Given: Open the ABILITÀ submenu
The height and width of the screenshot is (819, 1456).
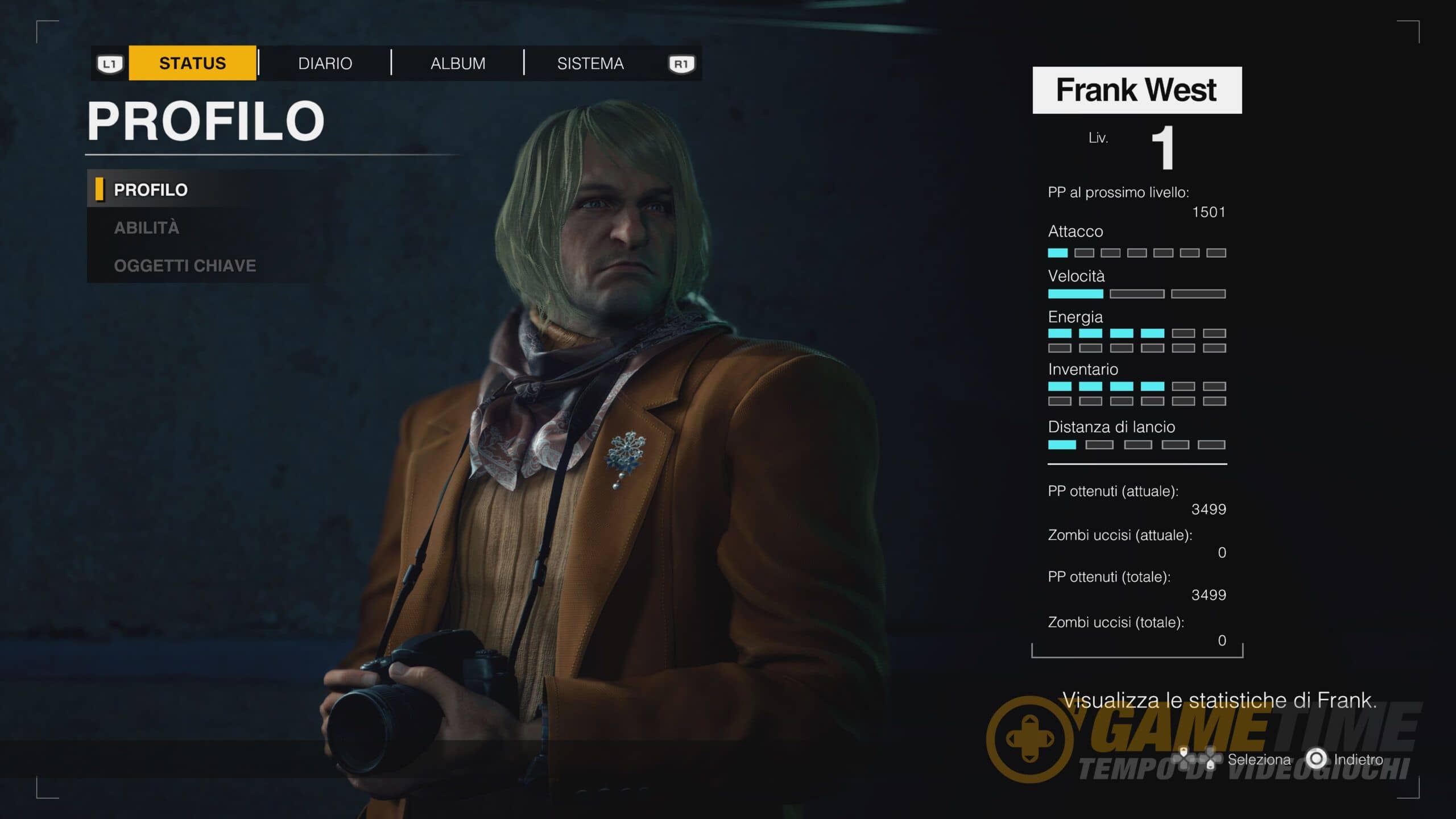Looking at the screenshot, I should 147,228.
